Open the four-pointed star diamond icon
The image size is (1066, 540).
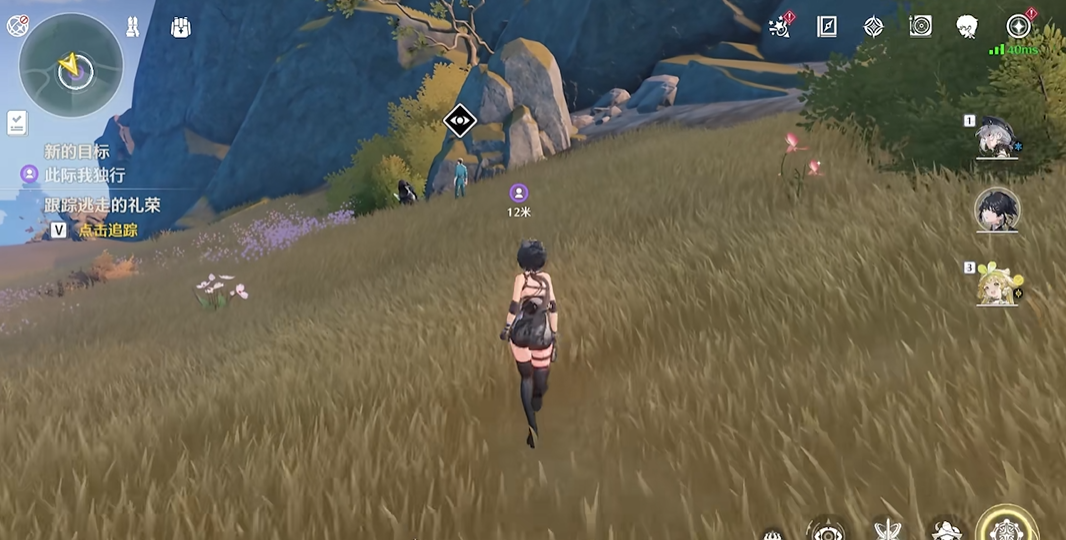873,26
